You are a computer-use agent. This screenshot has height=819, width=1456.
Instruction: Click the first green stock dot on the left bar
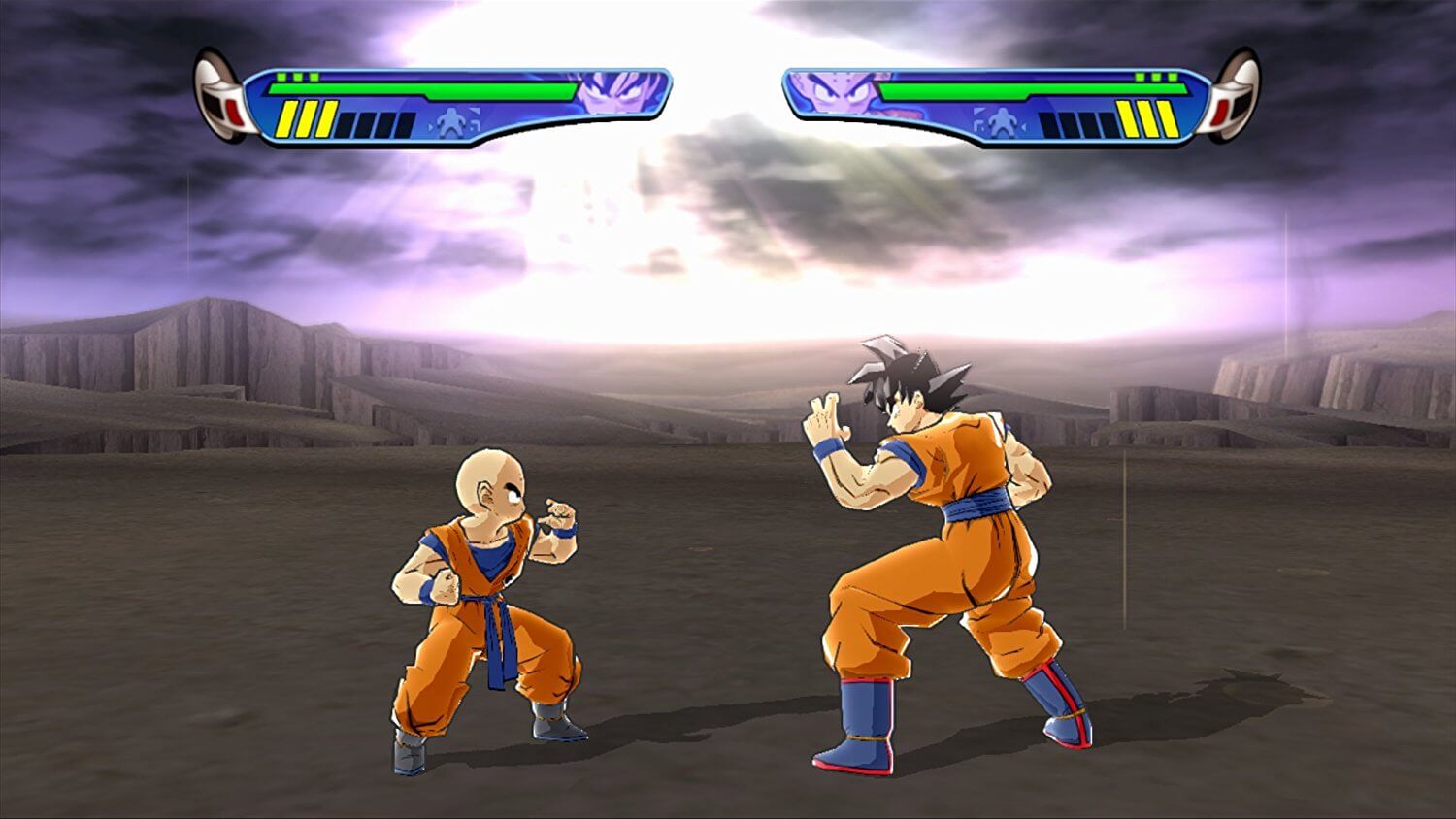[x=281, y=77]
